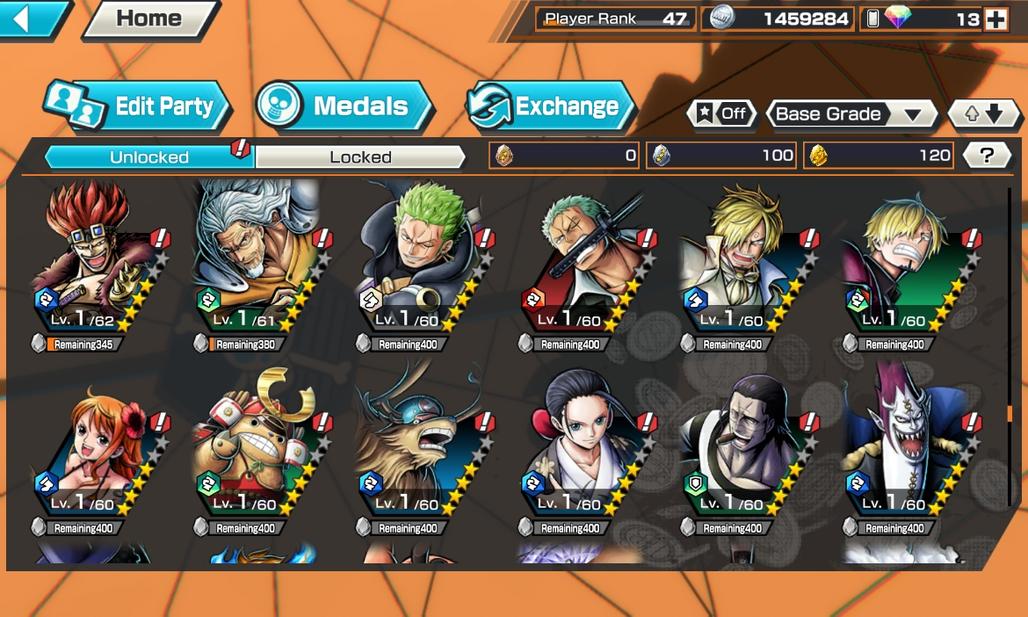Go back using the arrow button
The height and width of the screenshot is (617, 1028).
(x=32, y=19)
